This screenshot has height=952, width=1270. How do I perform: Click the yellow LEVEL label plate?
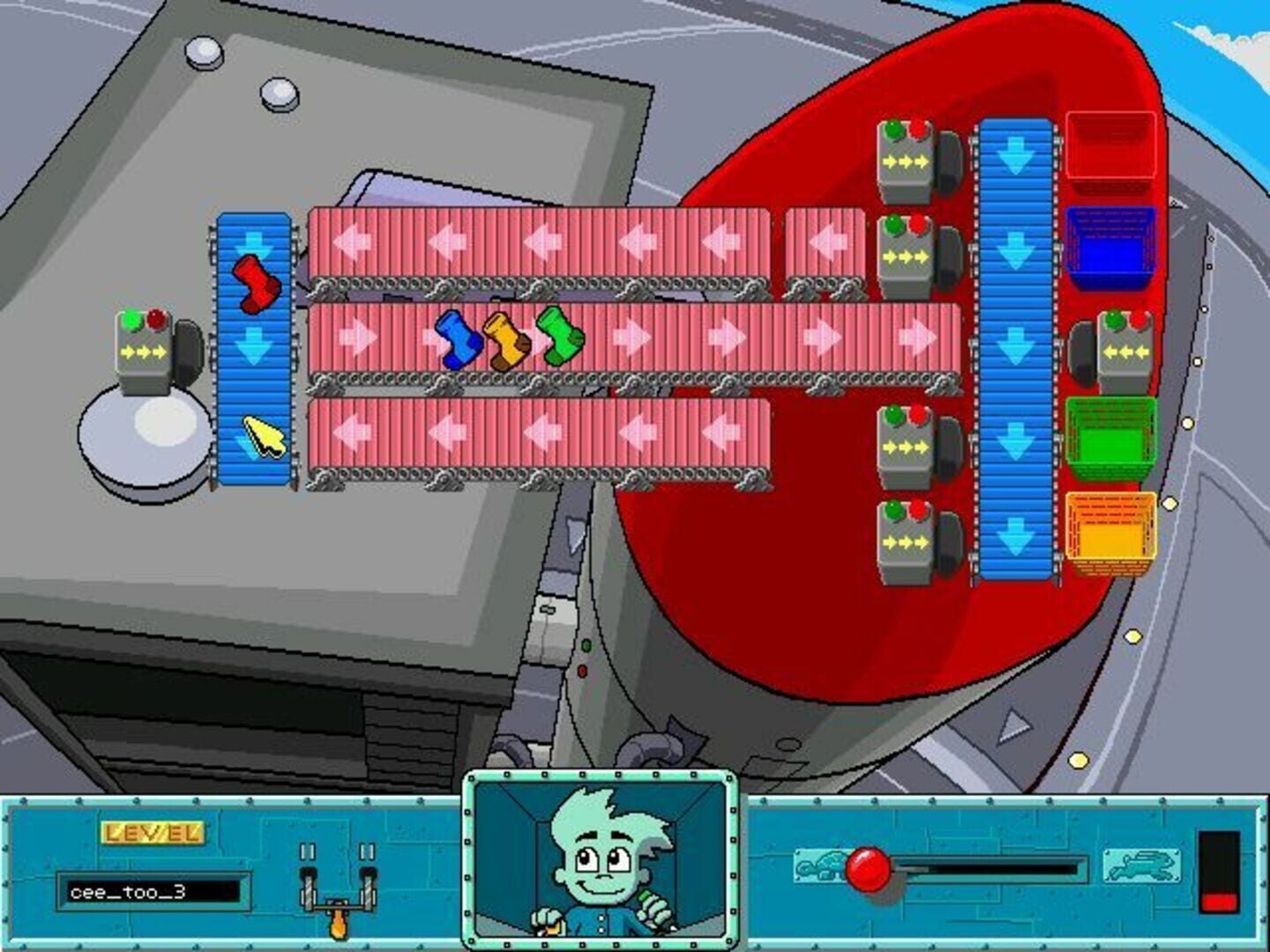click(152, 833)
